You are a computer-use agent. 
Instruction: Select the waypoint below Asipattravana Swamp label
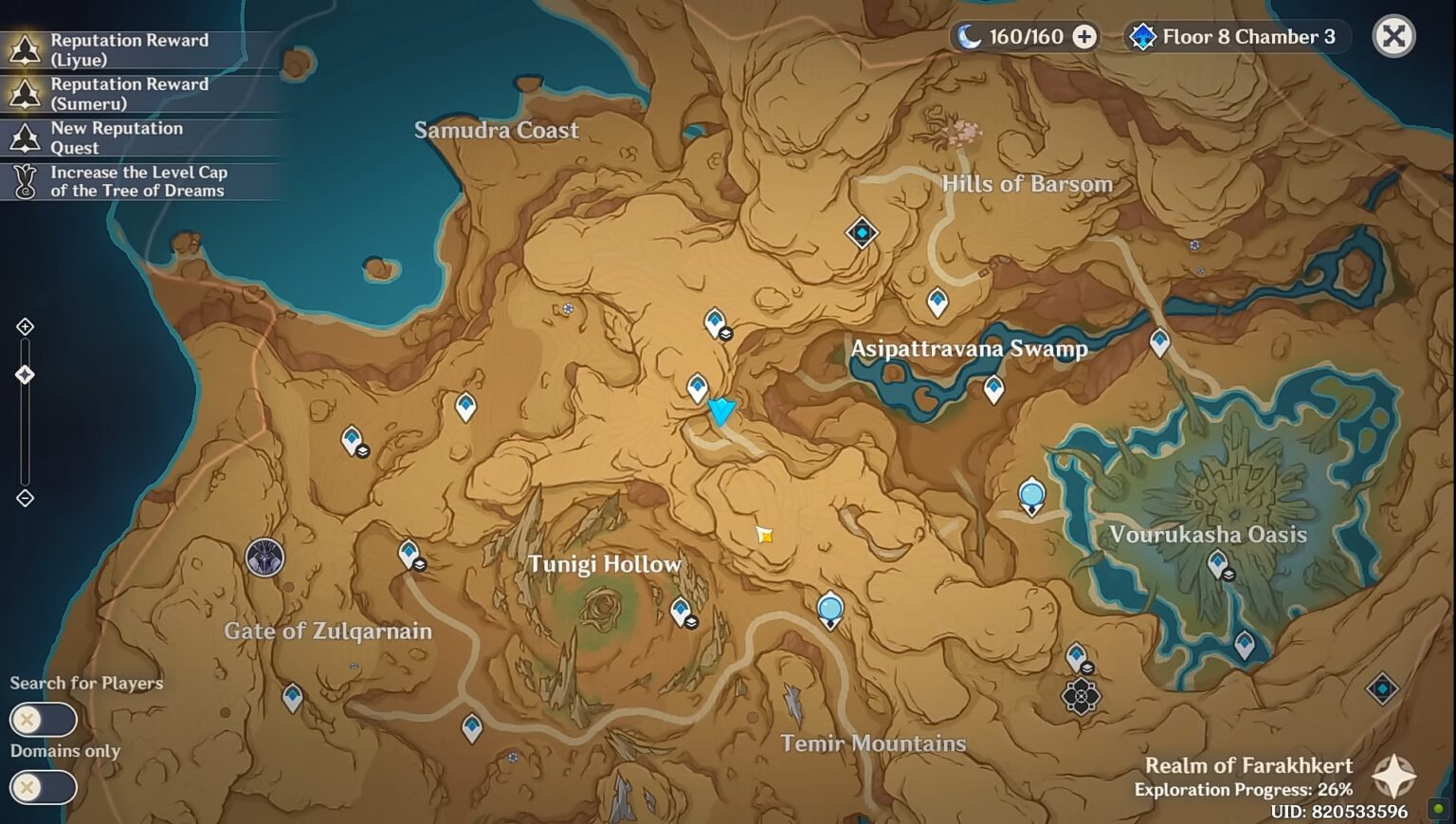click(993, 388)
